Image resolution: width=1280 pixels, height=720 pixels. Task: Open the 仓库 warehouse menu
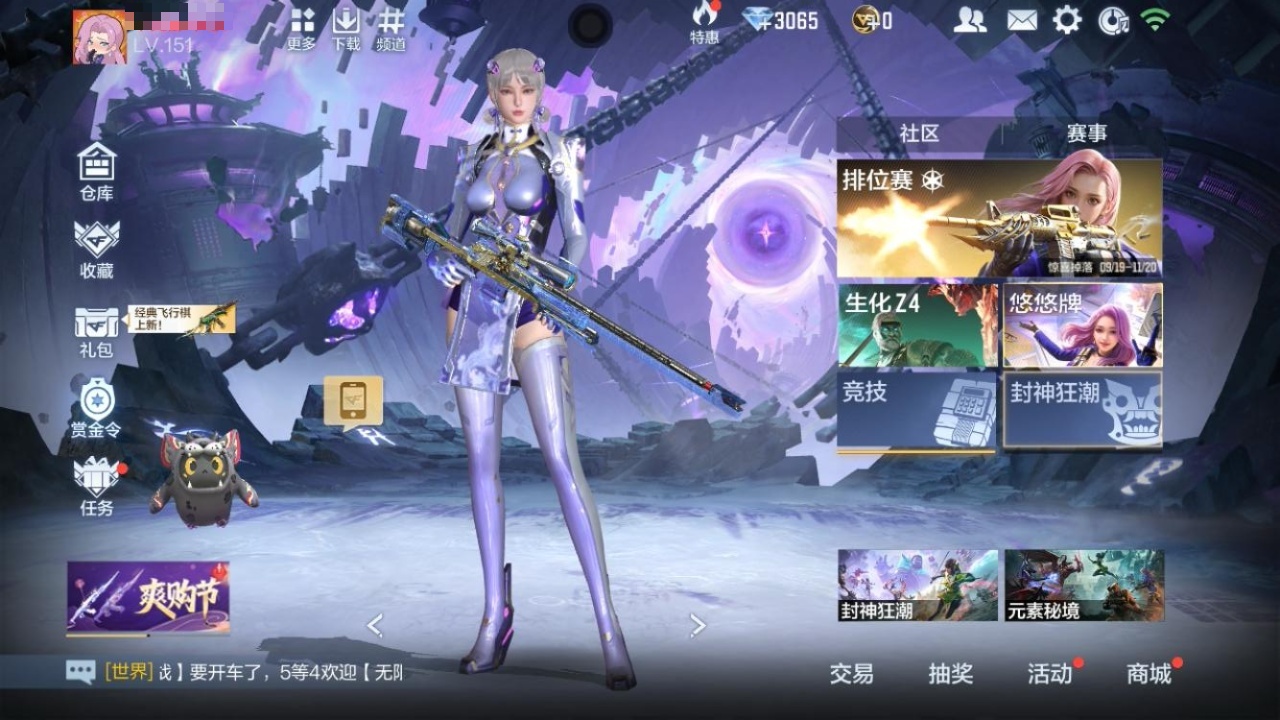coord(97,171)
